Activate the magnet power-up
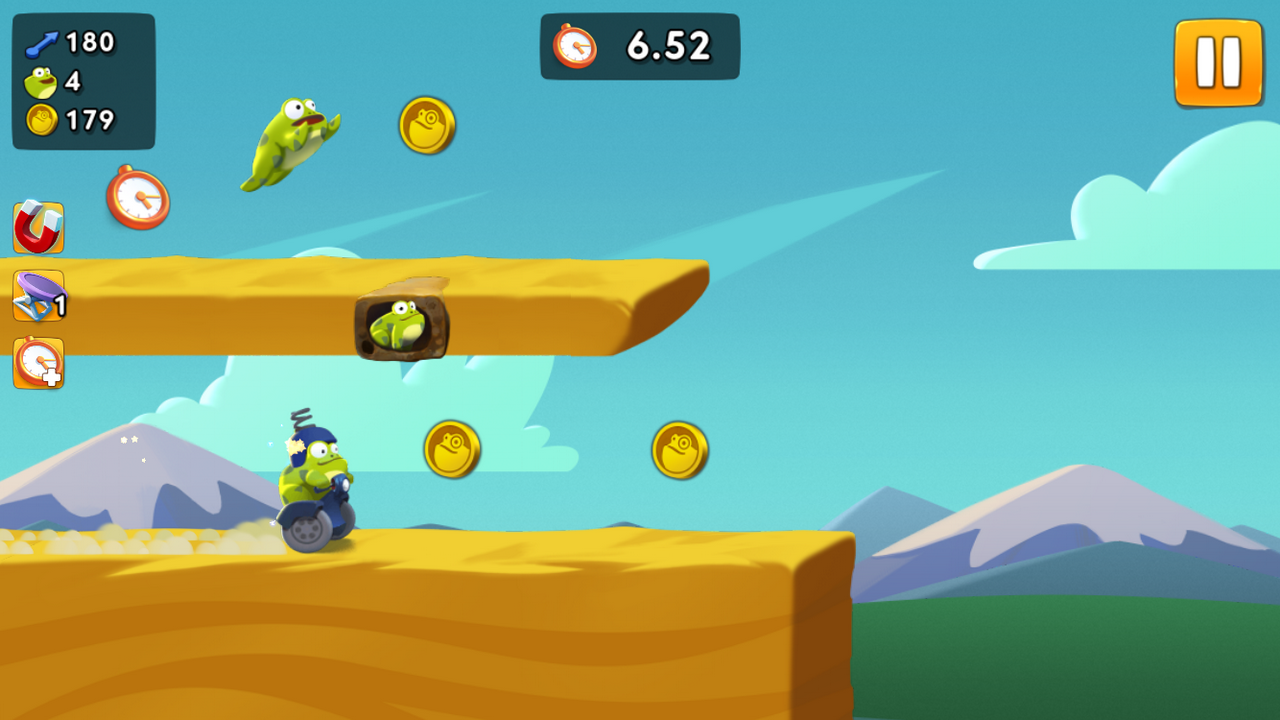Viewport: 1280px width, 720px height. (38, 227)
